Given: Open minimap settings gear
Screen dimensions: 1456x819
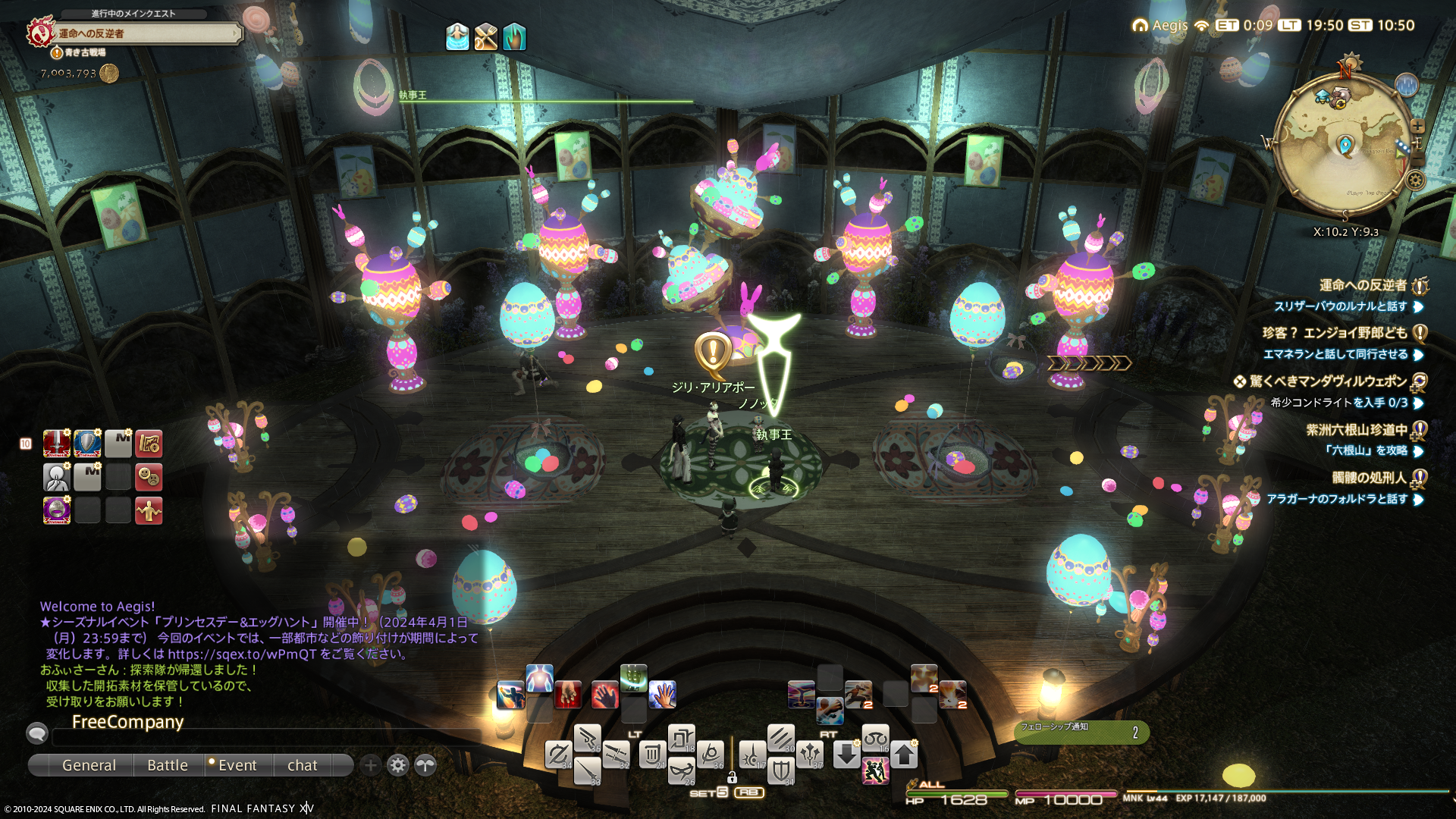Looking at the screenshot, I should (x=1415, y=180).
